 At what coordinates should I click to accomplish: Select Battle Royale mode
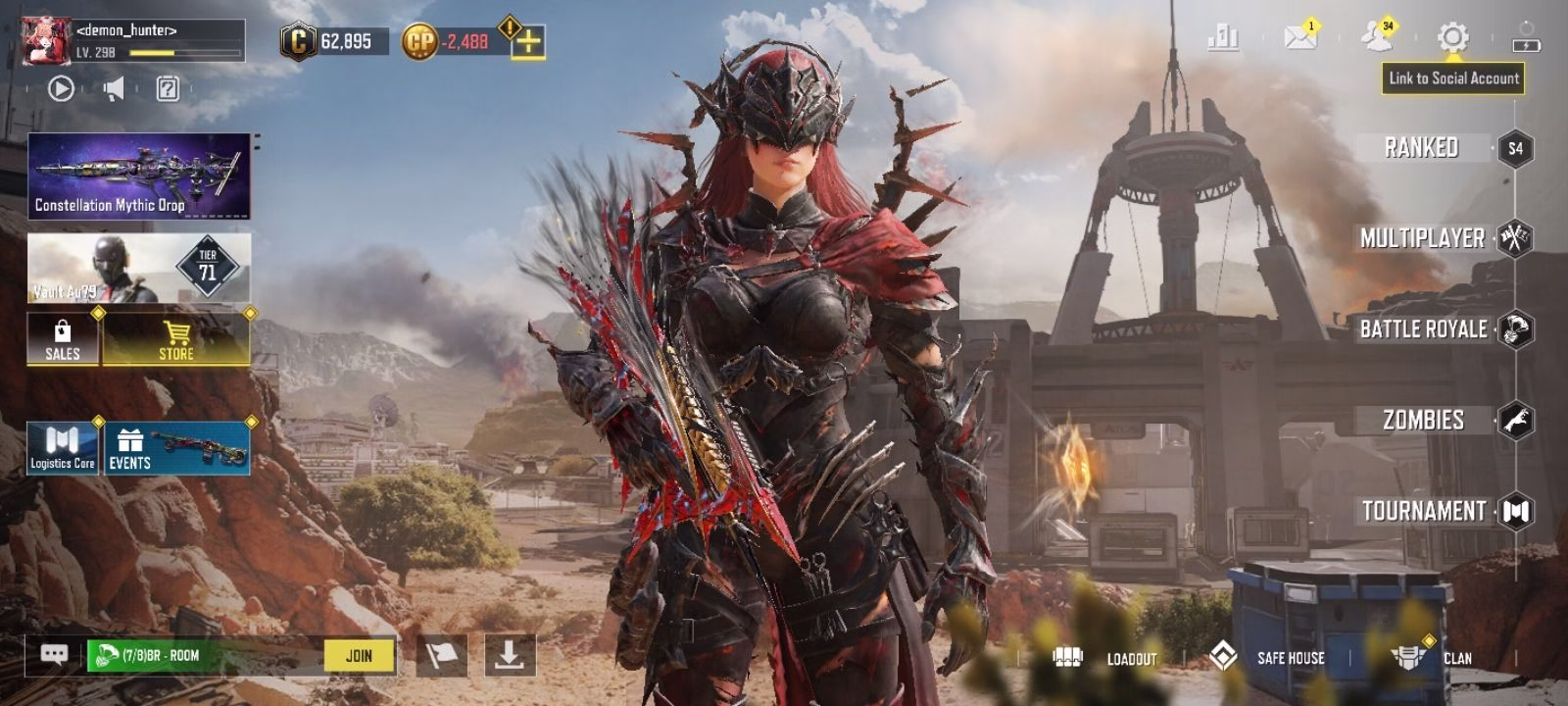tap(1423, 329)
